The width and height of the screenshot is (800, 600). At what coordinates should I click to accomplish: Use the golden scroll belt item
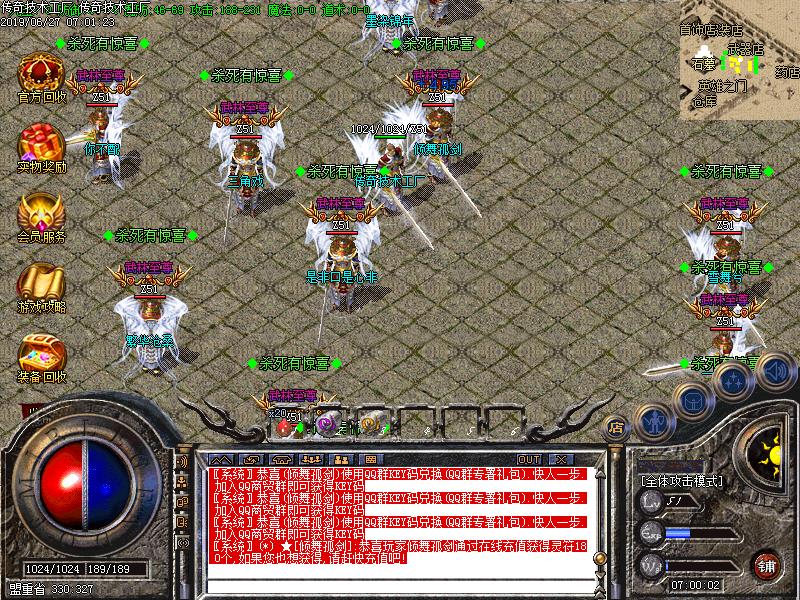tap(369, 424)
